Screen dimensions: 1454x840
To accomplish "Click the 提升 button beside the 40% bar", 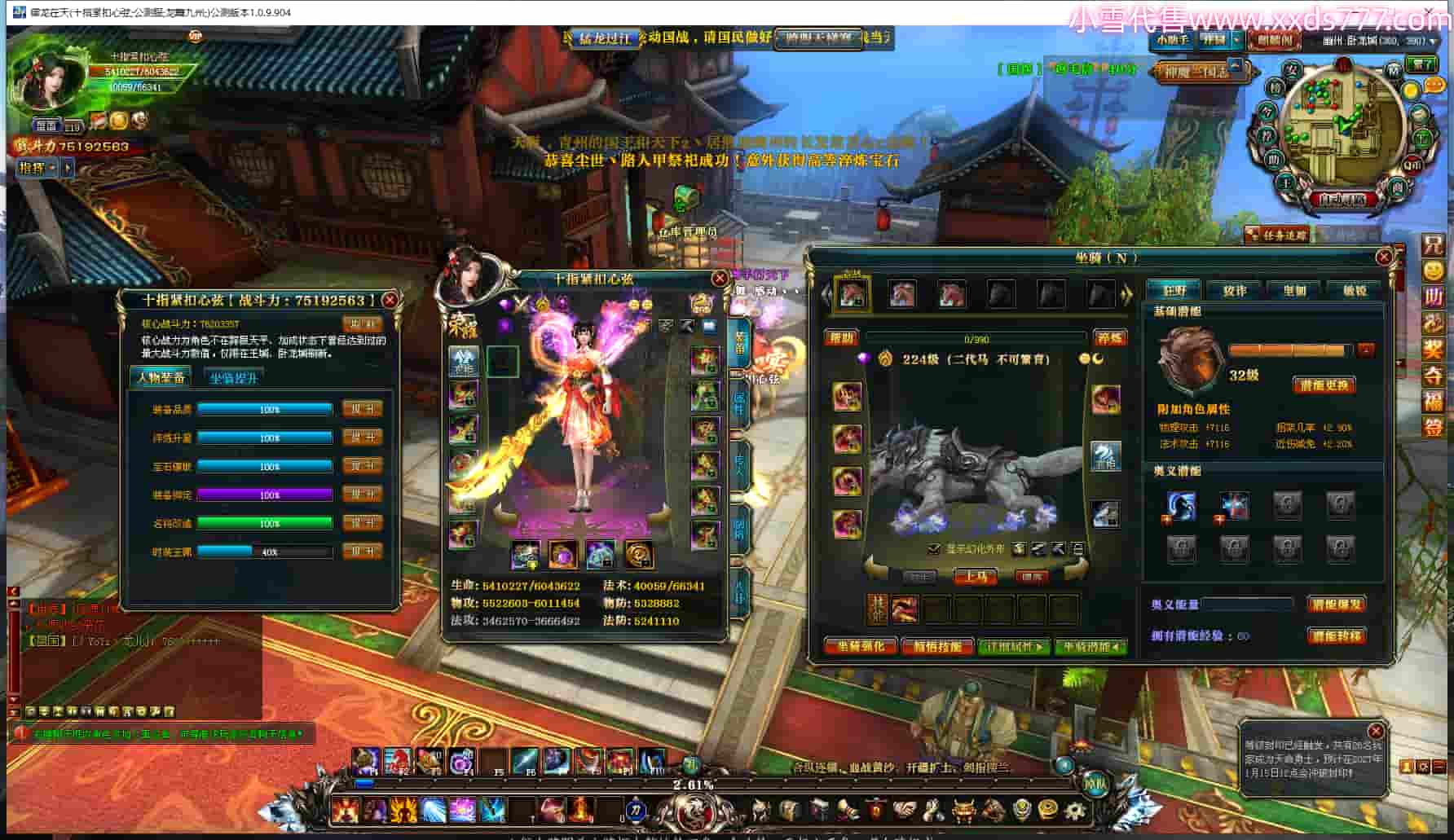I will pyautogui.click(x=362, y=552).
